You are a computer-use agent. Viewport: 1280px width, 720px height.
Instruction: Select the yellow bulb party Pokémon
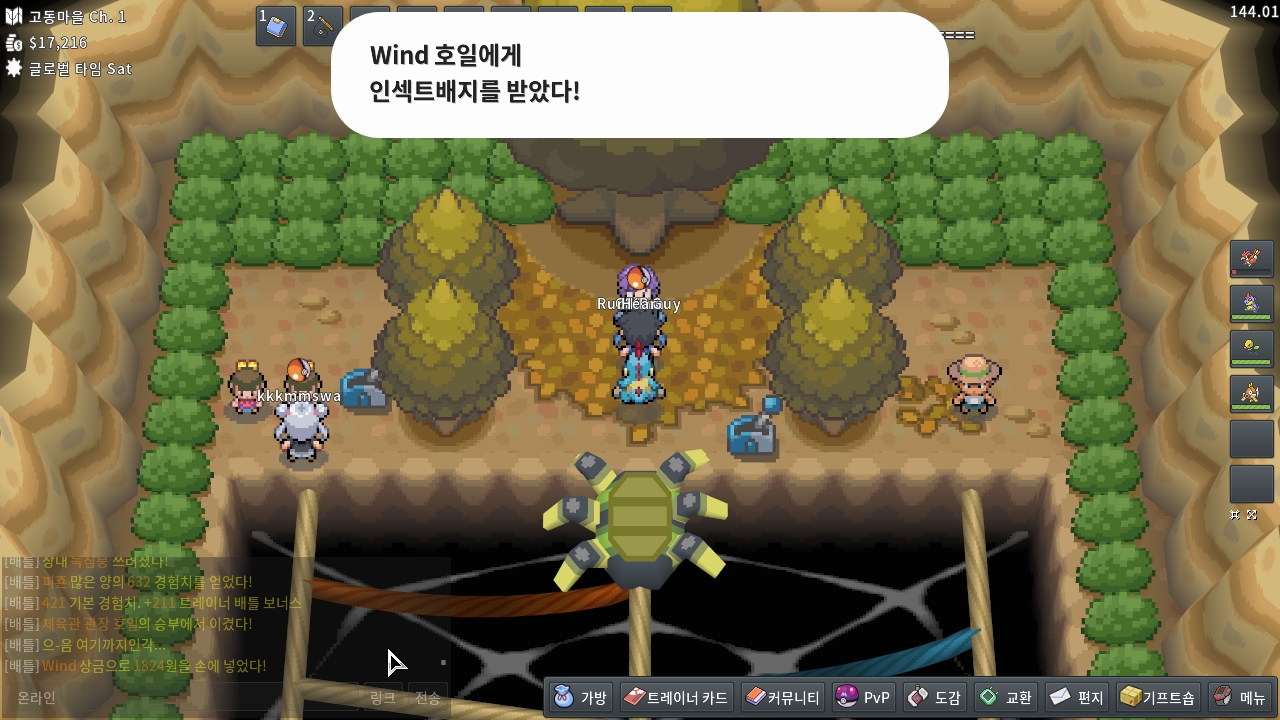point(1251,349)
